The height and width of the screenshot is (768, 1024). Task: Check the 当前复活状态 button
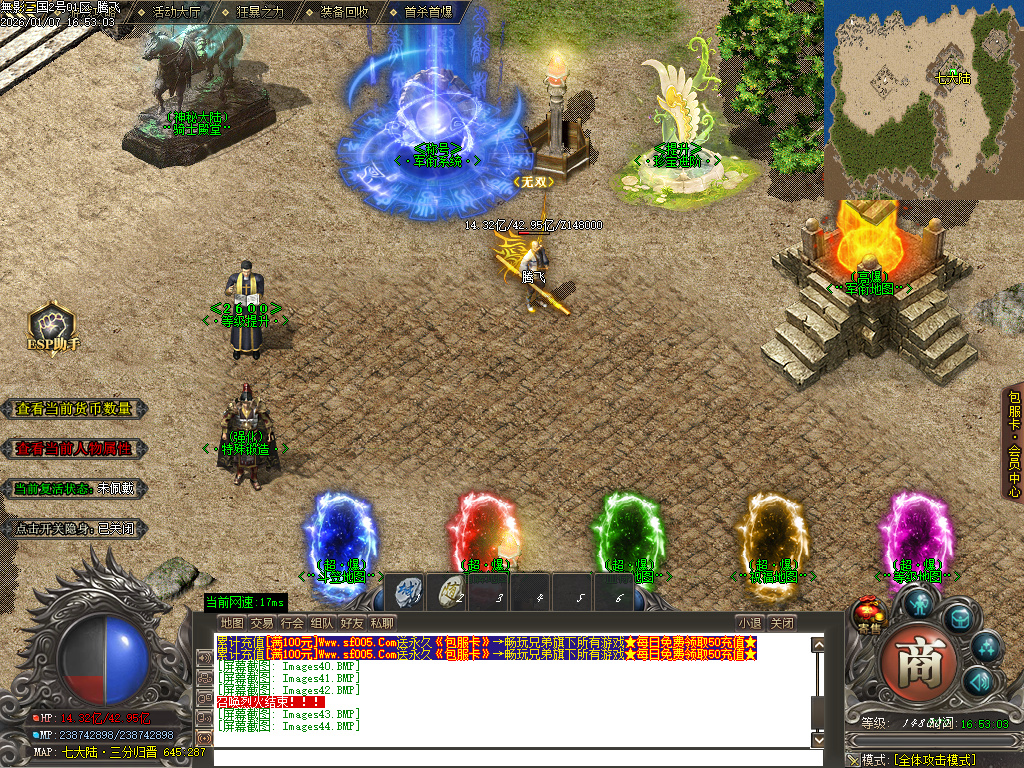point(75,489)
